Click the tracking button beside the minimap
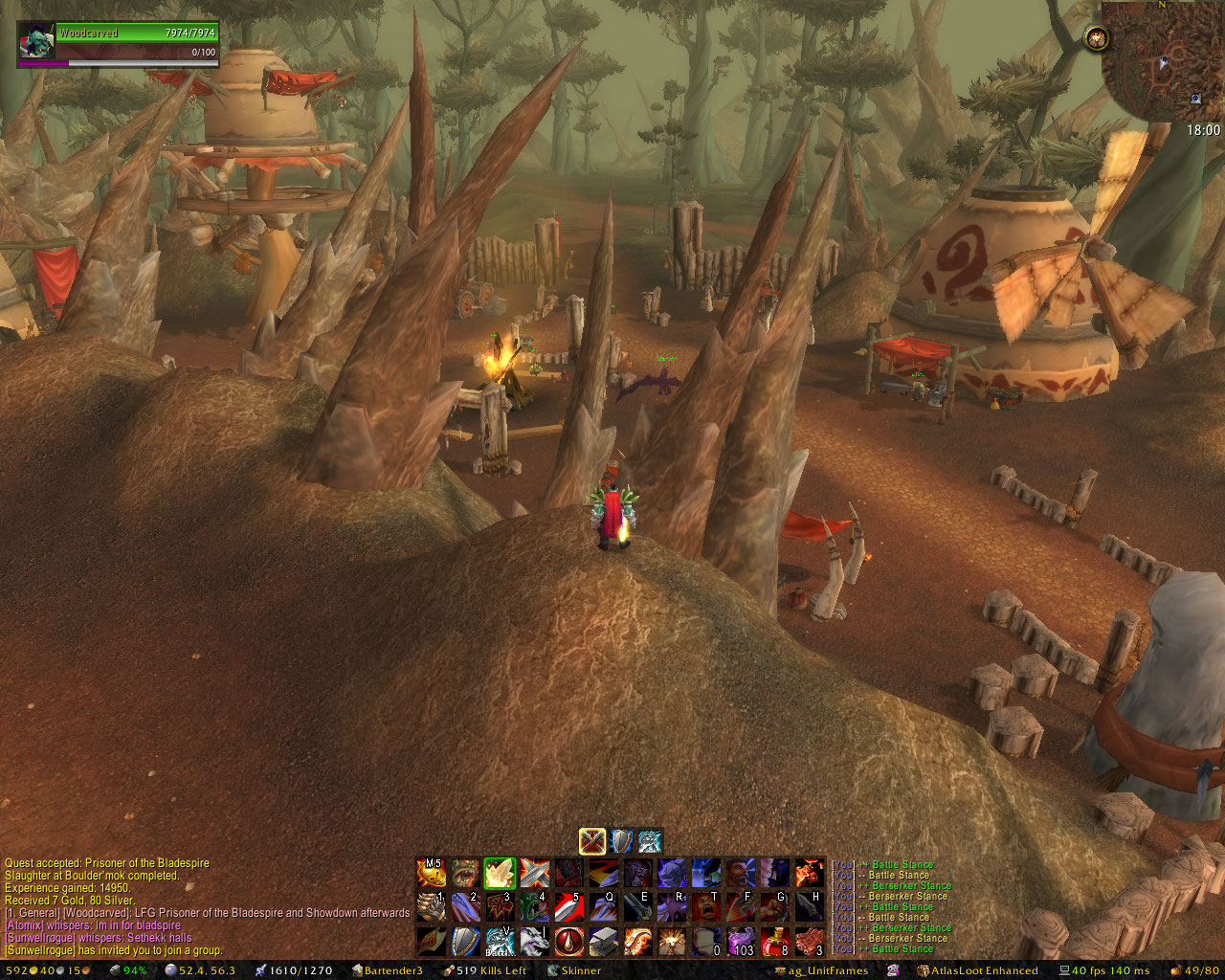This screenshot has width=1225, height=980. 1096,38
